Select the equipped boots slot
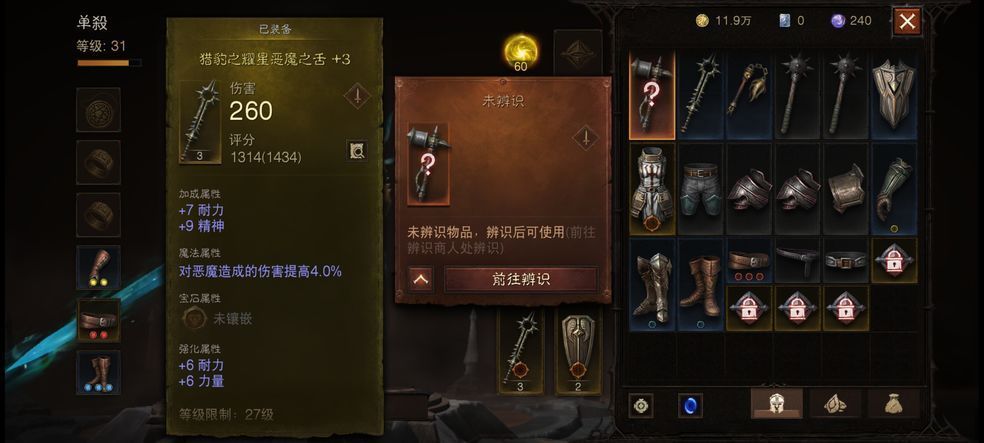Viewport: 984px width, 443px height. [x=98, y=371]
